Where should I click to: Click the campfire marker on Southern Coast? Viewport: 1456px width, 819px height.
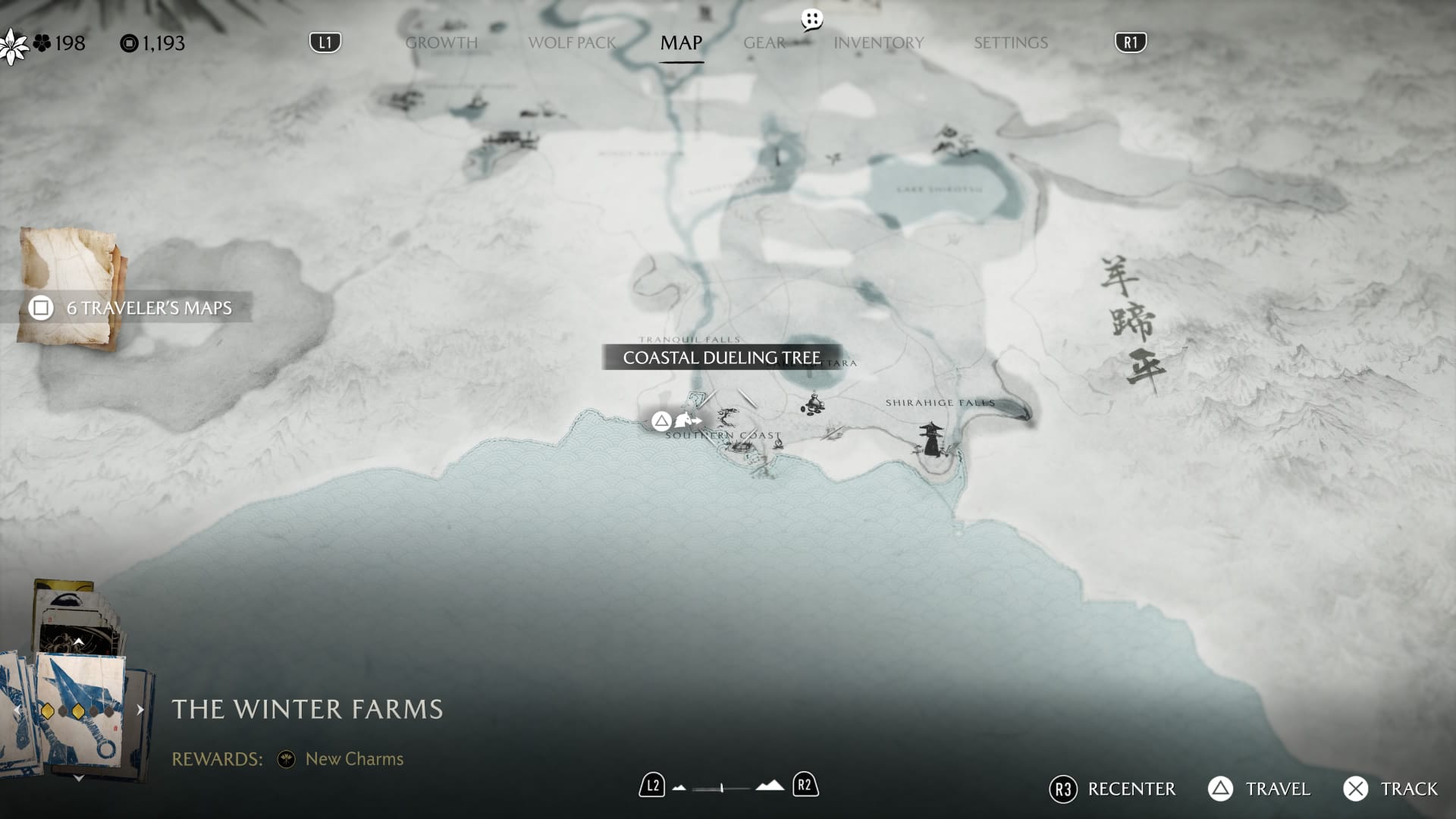tap(778, 443)
